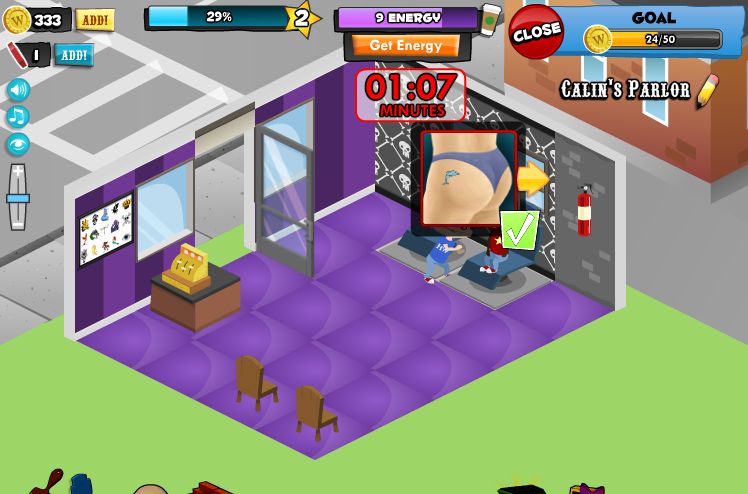Image resolution: width=748 pixels, height=494 pixels.
Task: Show next tattoo with the yellow arrow
Action: click(x=533, y=179)
